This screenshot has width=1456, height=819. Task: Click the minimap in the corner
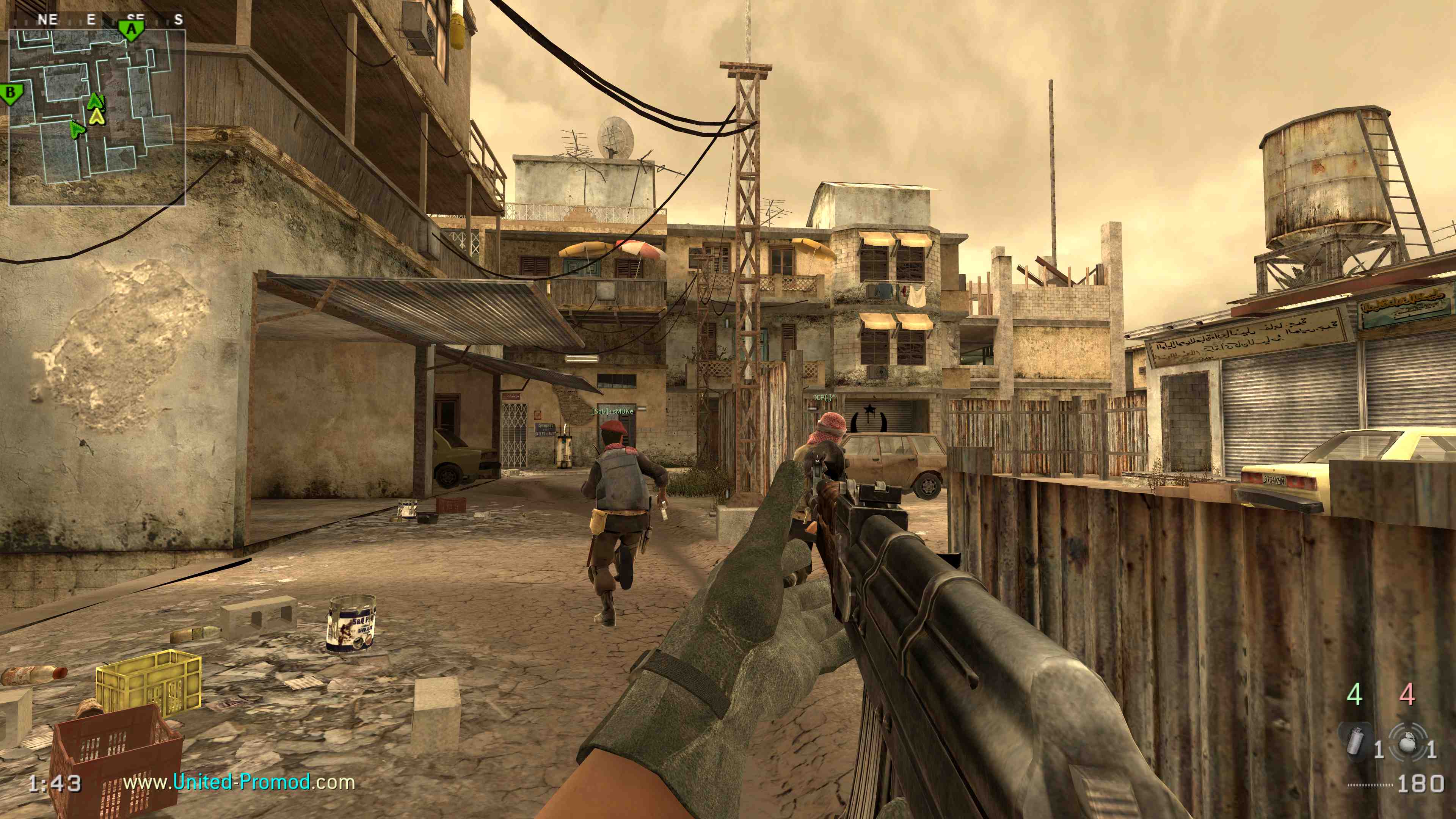click(97, 117)
